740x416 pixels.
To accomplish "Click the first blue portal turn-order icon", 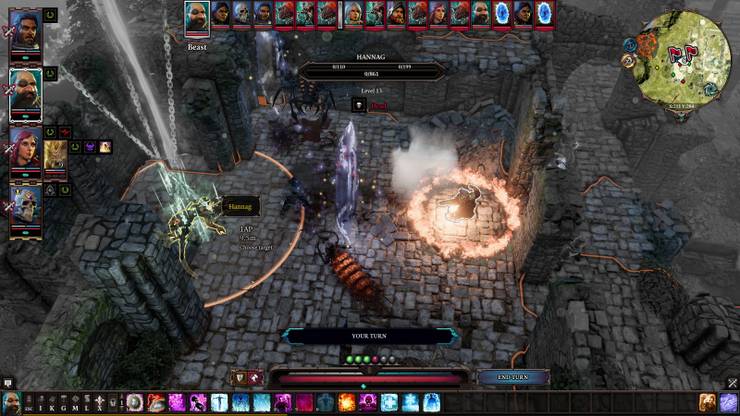I will tap(502, 13).
